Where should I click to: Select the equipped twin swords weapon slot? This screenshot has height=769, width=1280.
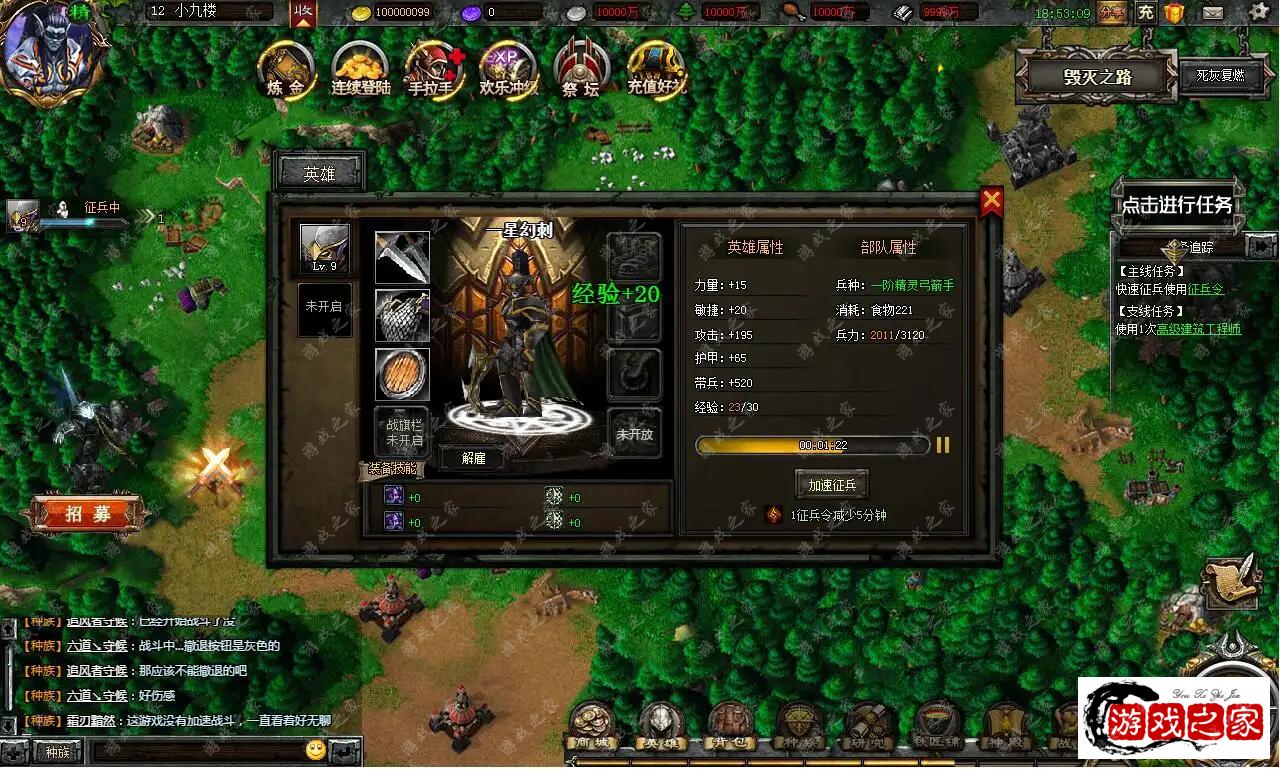[402, 257]
